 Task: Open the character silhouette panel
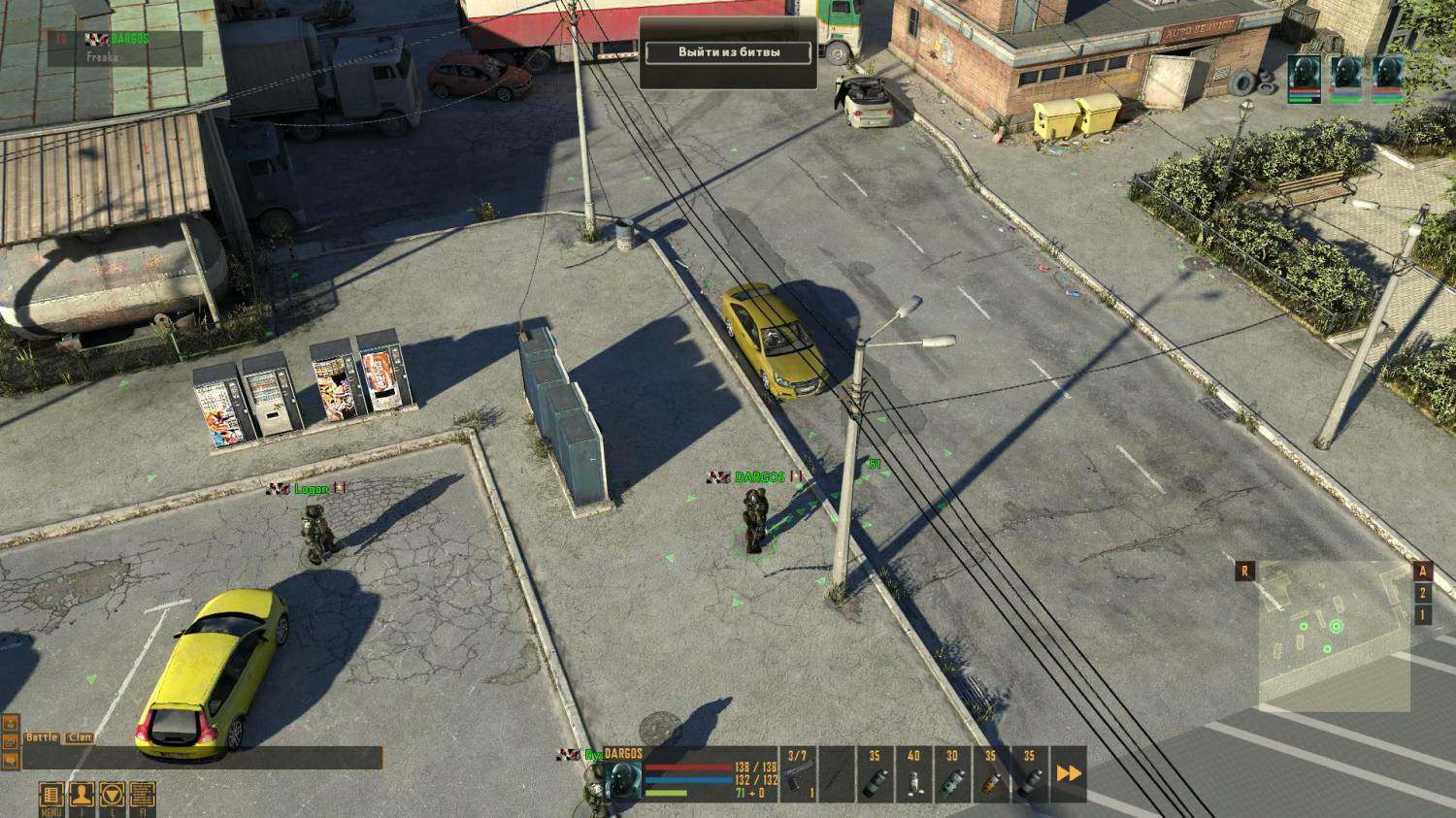pos(82,794)
